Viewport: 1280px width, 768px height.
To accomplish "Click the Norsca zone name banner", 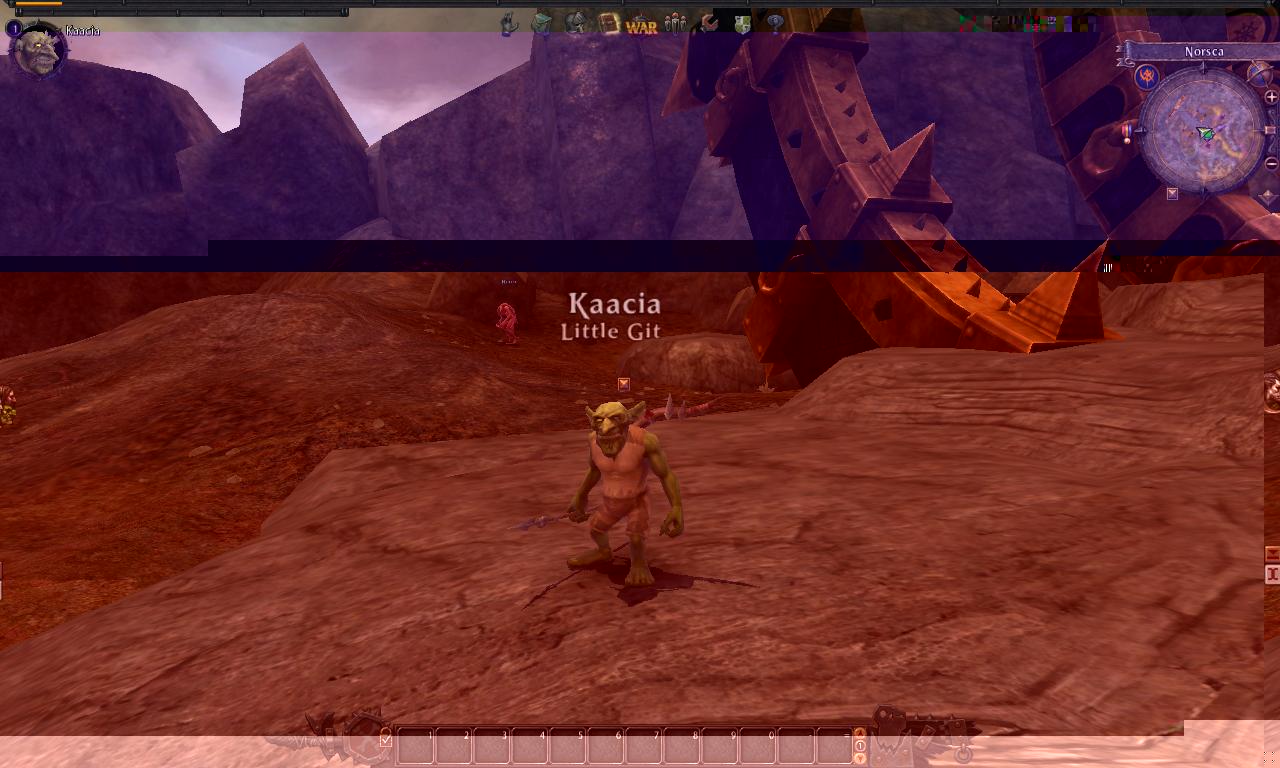I will click(x=1203, y=51).
